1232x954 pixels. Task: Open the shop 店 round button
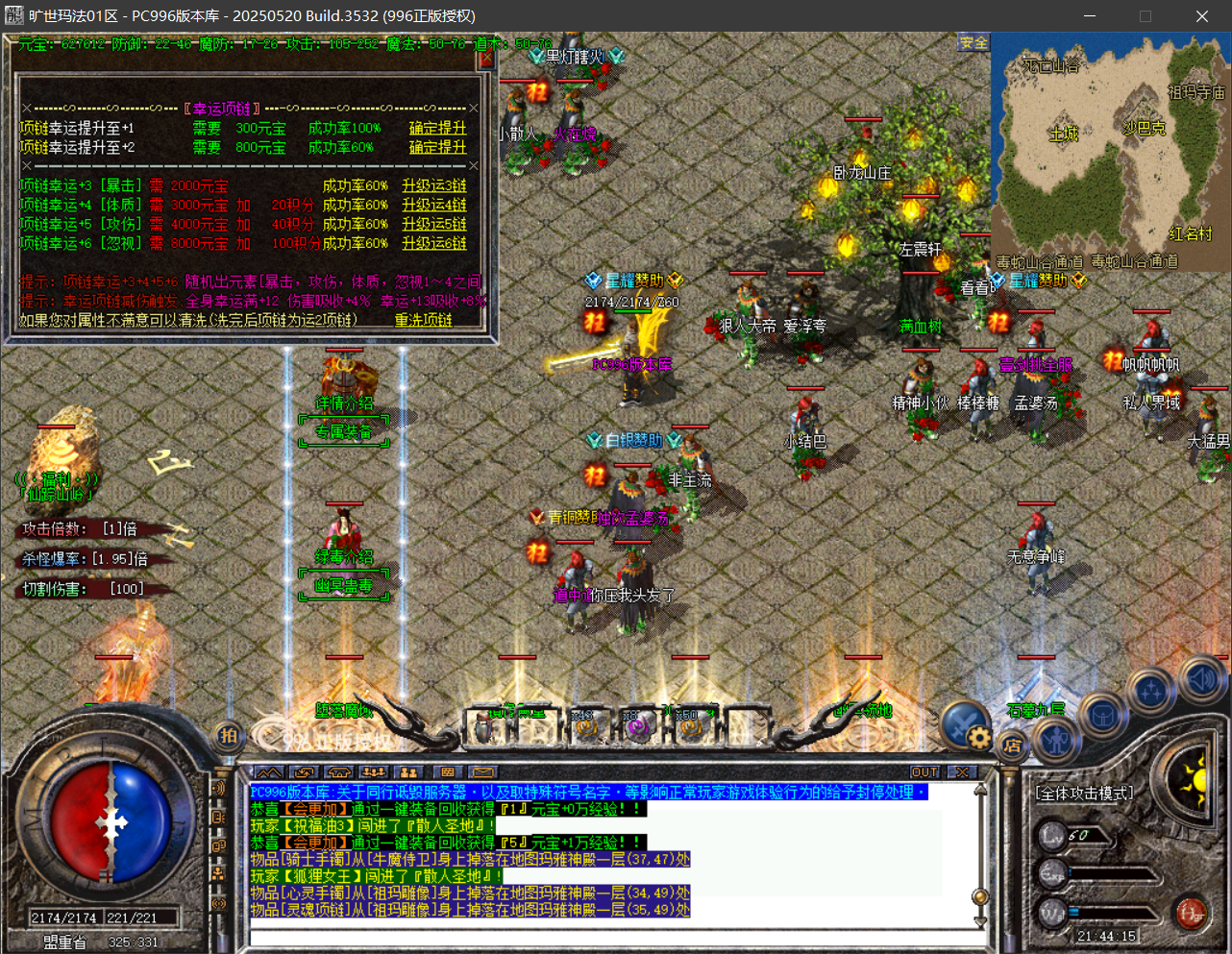(1012, 745)
